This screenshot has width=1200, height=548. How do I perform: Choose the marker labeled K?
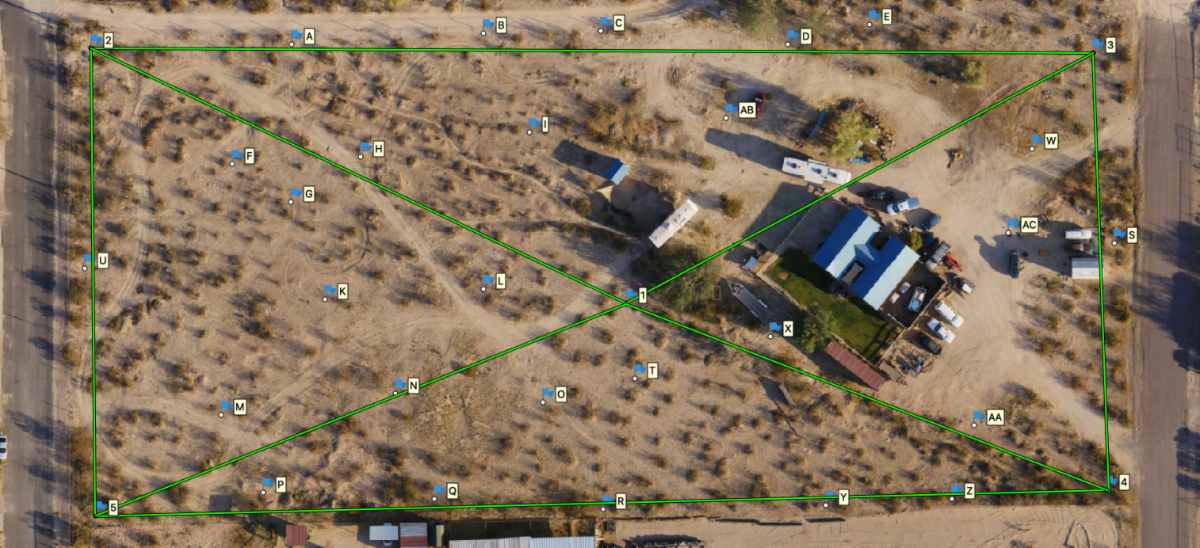tap(329, 291)
